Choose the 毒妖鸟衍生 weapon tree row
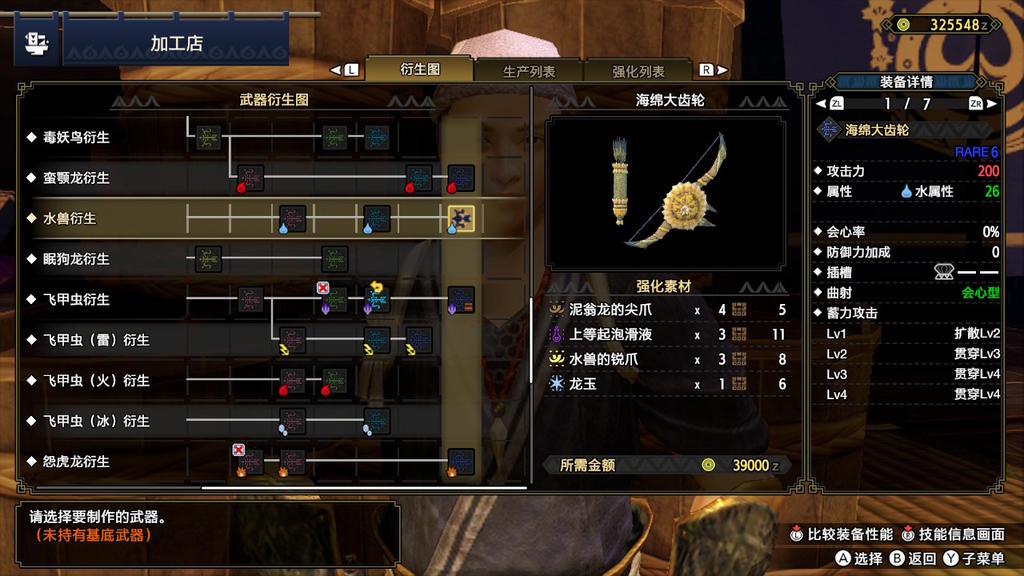Image resolution: width=1024 pixels, height=576 pixels. [76, 137]
